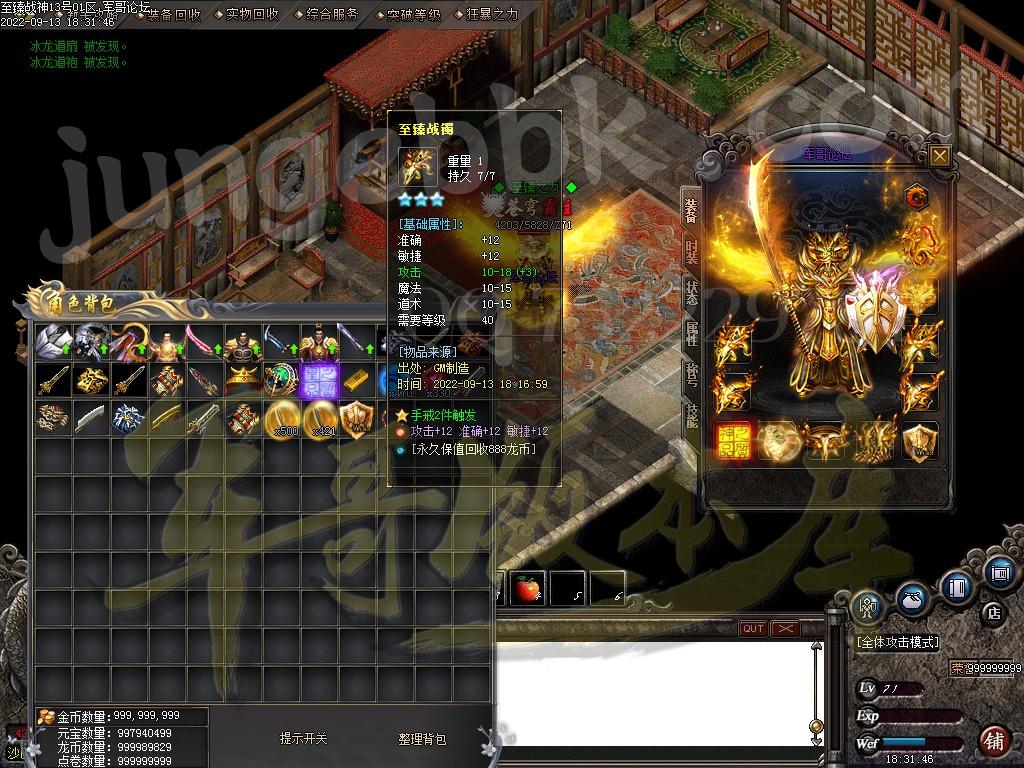1024x768 pixels.
Task: Switch to the 状态 status tab
Action: (x=691, y=294)
